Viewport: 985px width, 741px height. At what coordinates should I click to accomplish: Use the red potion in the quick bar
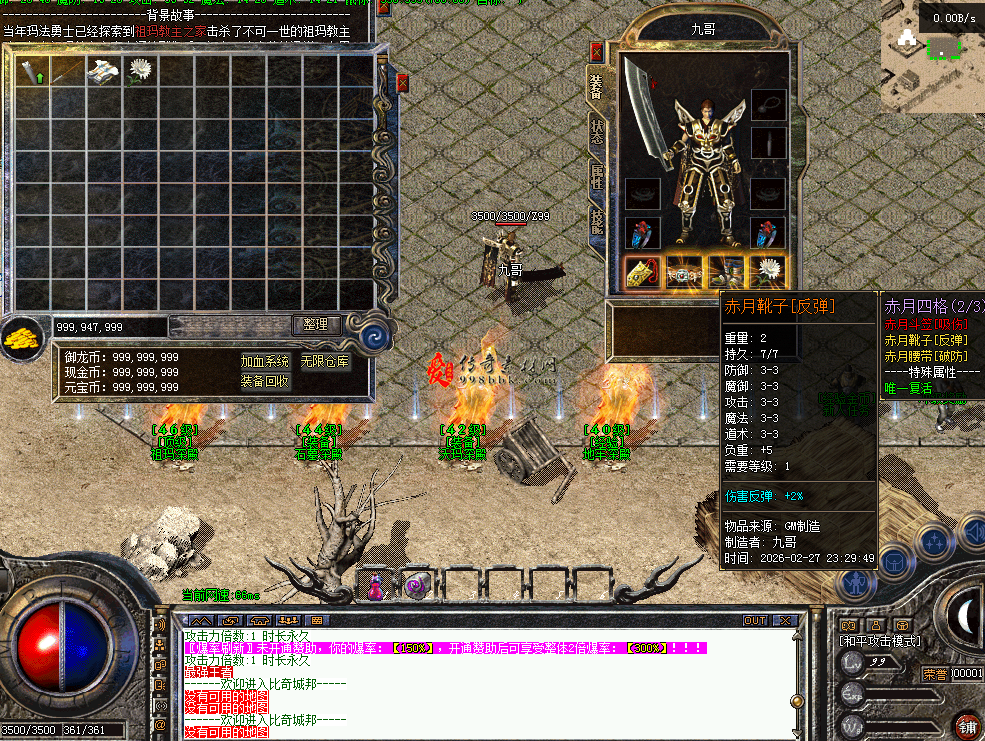(x=376, y=588)
